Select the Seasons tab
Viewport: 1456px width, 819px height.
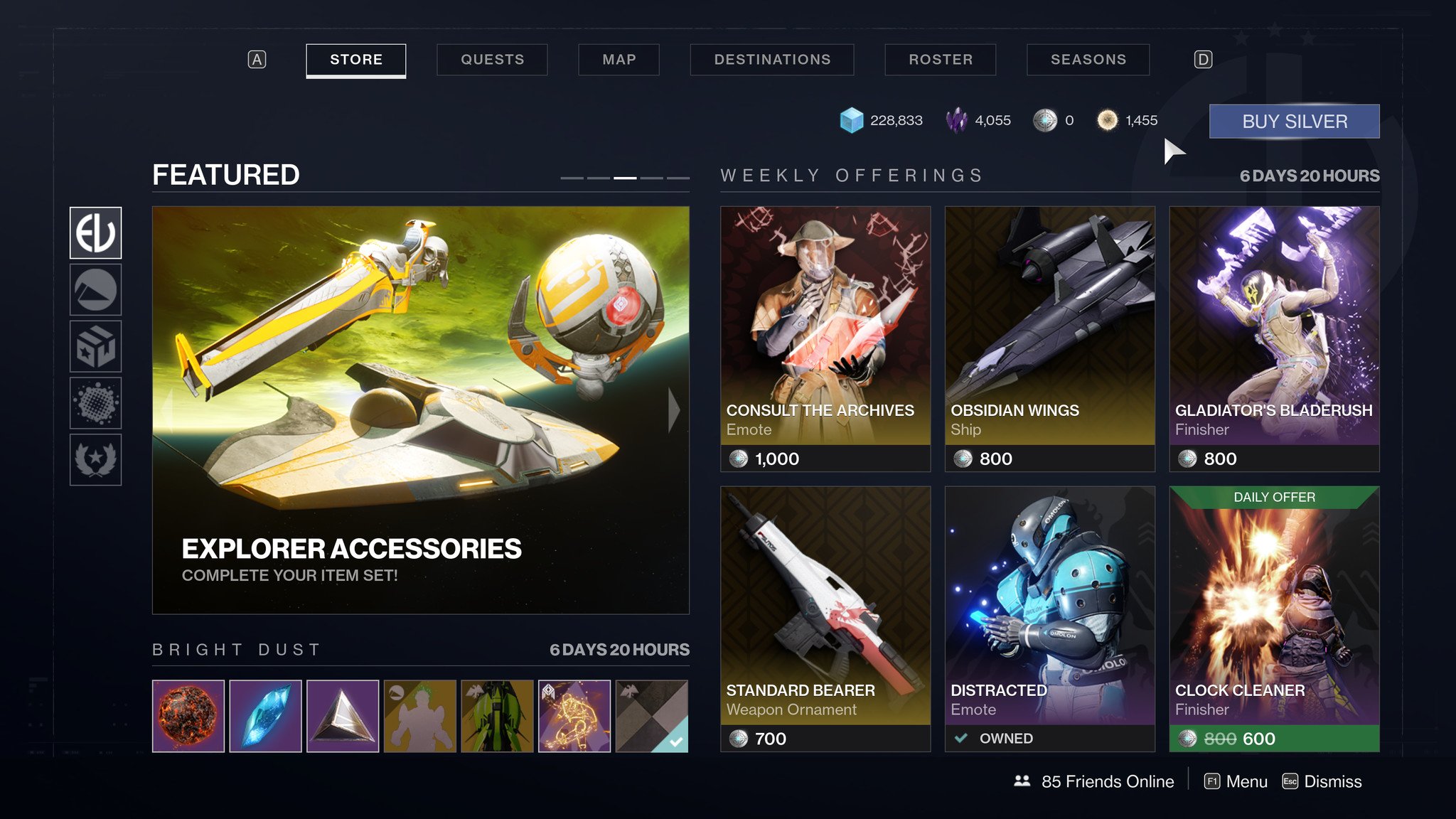[1088, 60]
